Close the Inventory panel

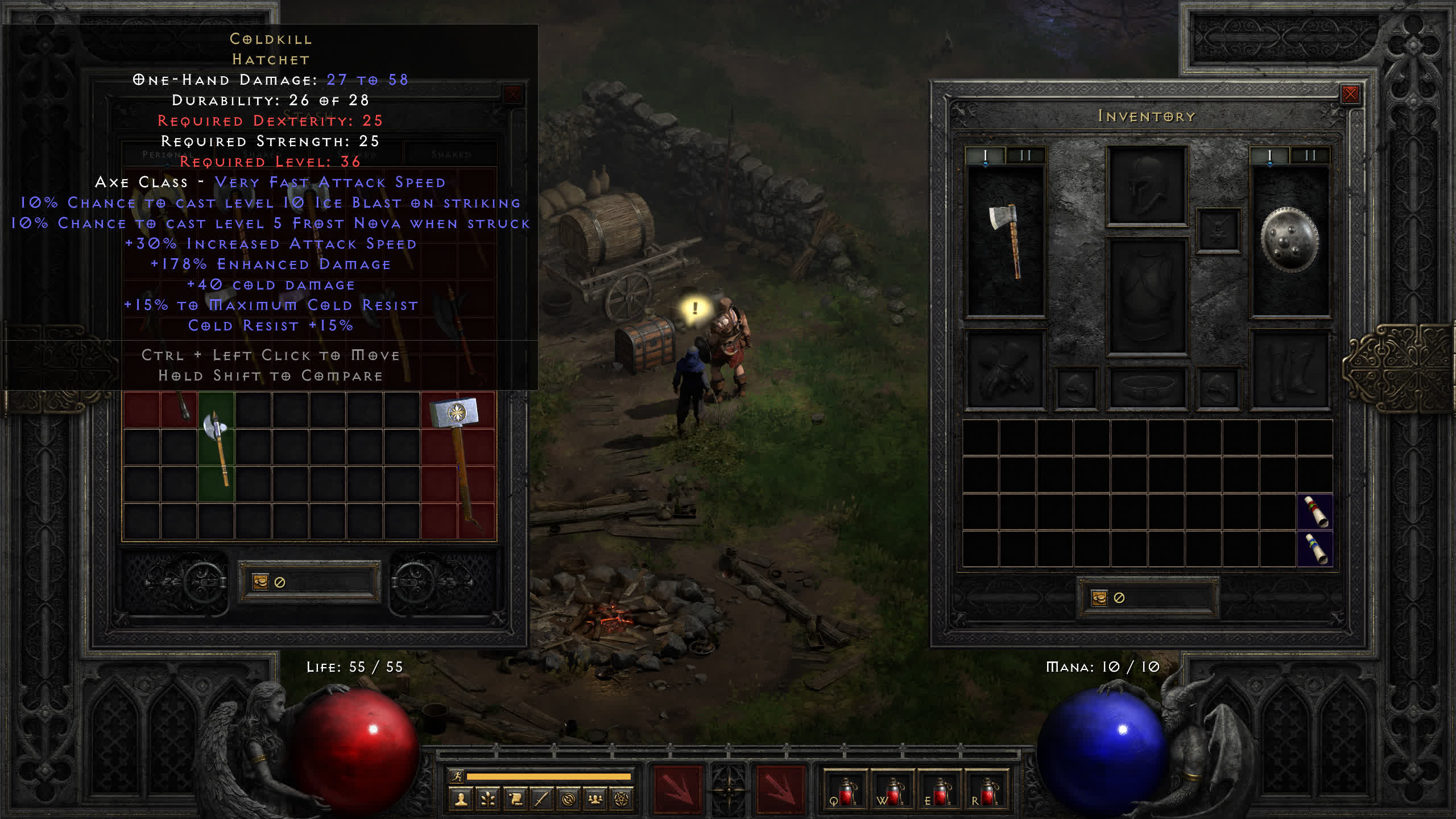point(1350,94)
